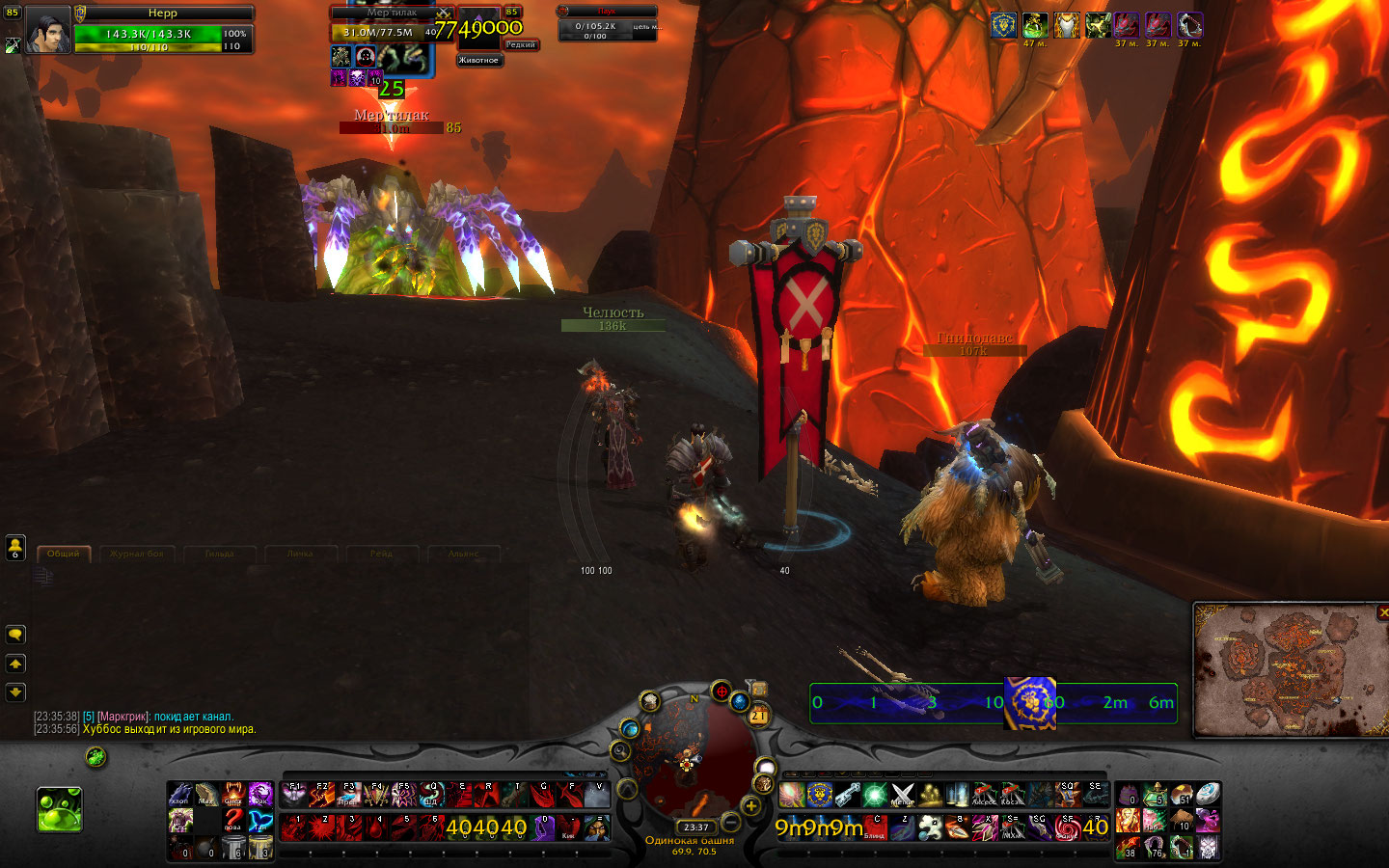Open the chat speech bubble menu
1389x868 pixels.
click(x=15, y=635)
